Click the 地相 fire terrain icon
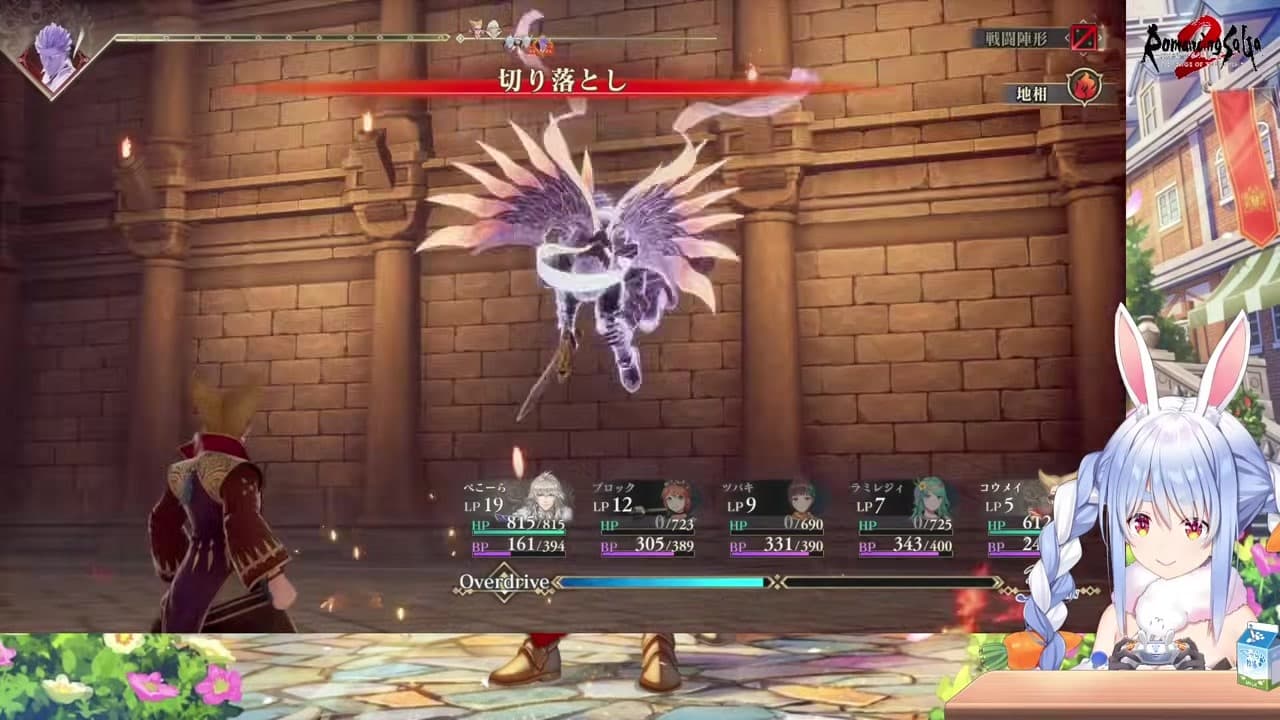The width and height of the screenshot is (1280, 720). tap(1083, 88)
